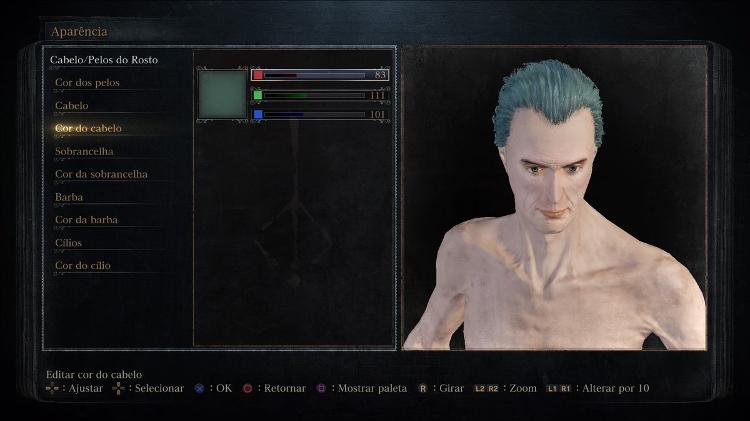Choose the highlighted 'Cor do cabelo' entry
The height and width of the screenshot is (421, 750).
click(x=89, y=128)
